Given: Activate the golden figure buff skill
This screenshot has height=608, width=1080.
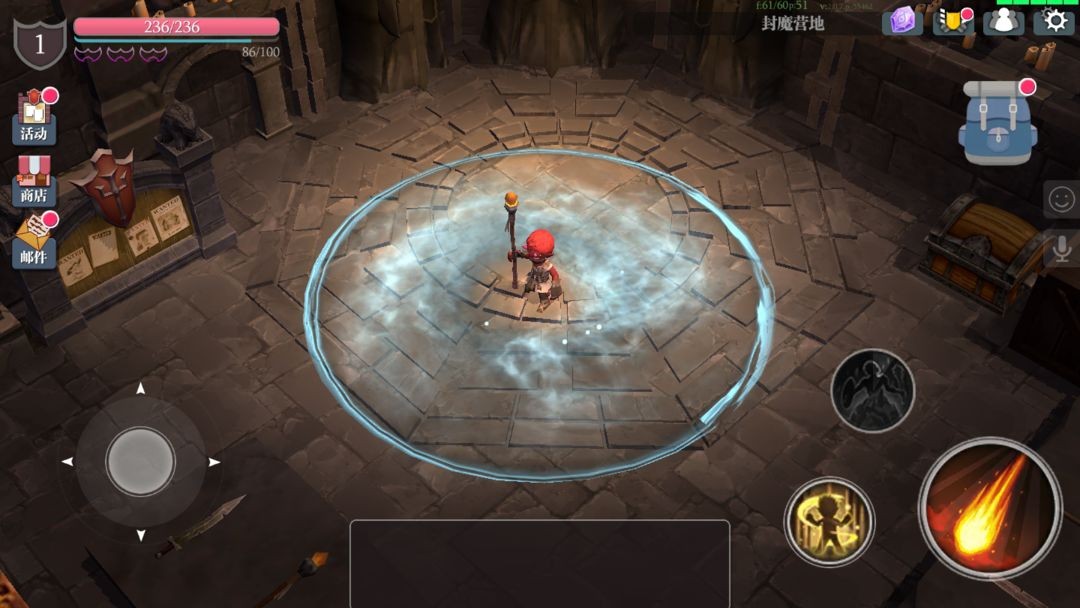Looking at the screenshot, I should pos(829,521).
